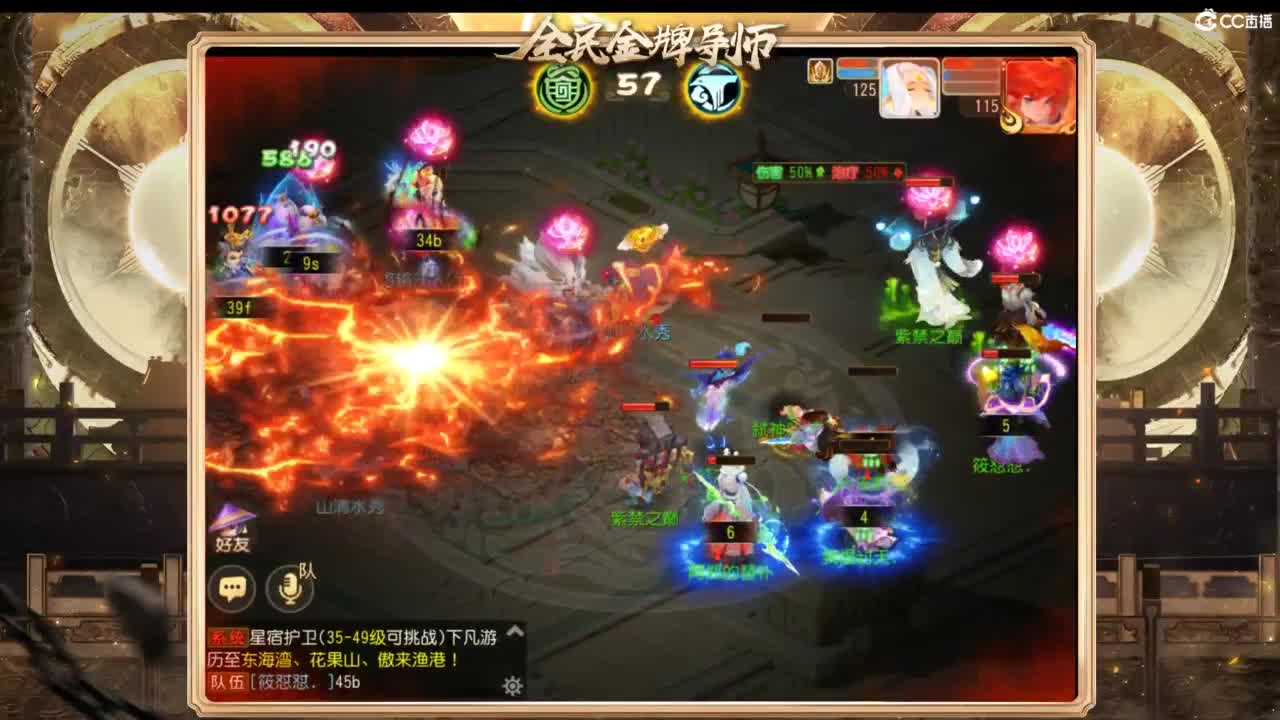Toggle the team voice microphone
Screen dimensions: 1280x720
(x=290, y=585)
